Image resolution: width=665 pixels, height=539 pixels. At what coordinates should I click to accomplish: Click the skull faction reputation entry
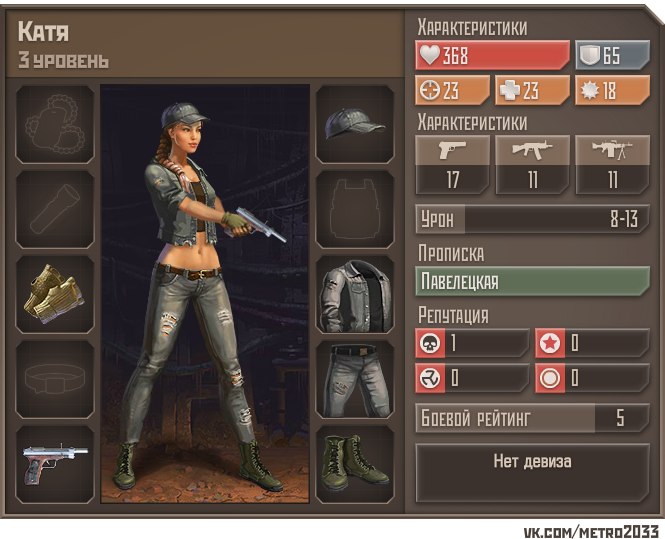pyautogui.click(x=472, y=343)
